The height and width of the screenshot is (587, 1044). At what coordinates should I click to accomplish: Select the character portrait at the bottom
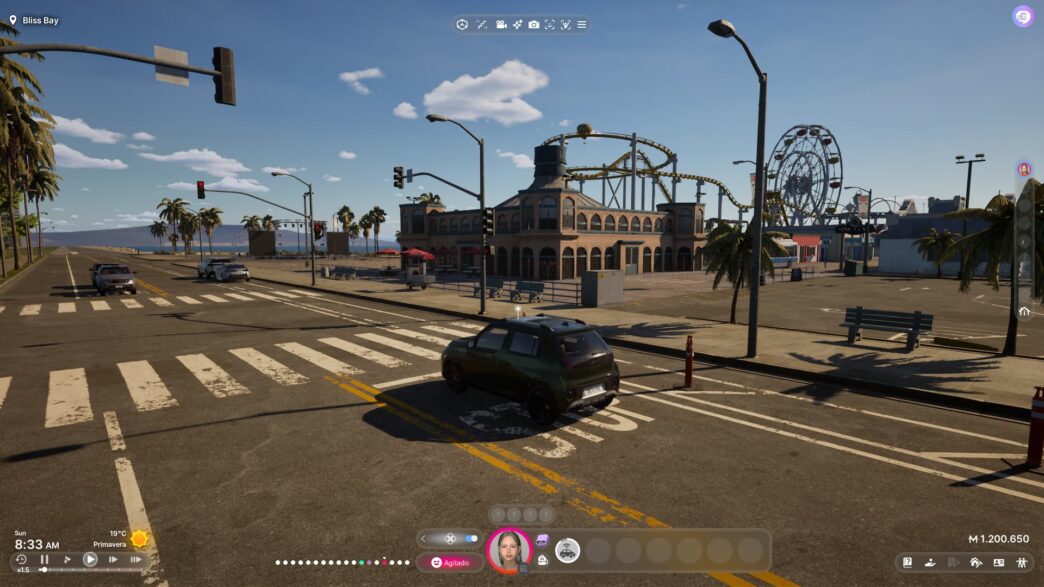pyautogui.click(x=509, y=549)
